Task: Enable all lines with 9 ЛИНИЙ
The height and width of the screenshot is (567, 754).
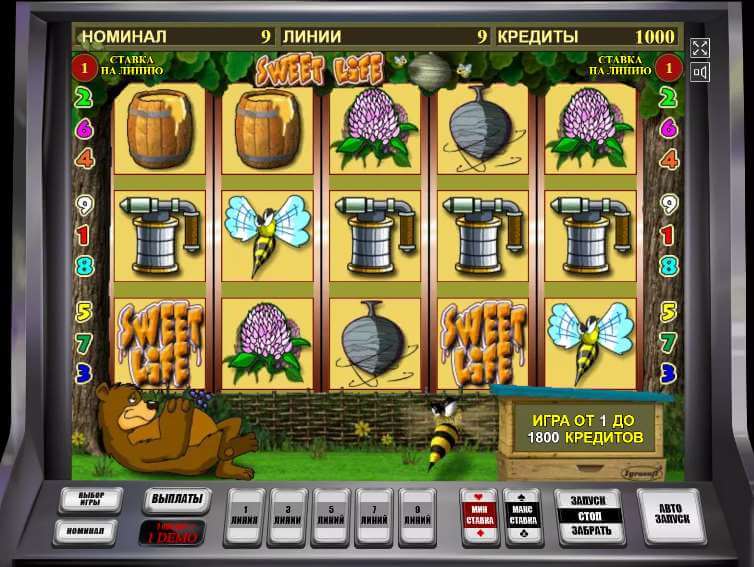Action: [417, 514]
